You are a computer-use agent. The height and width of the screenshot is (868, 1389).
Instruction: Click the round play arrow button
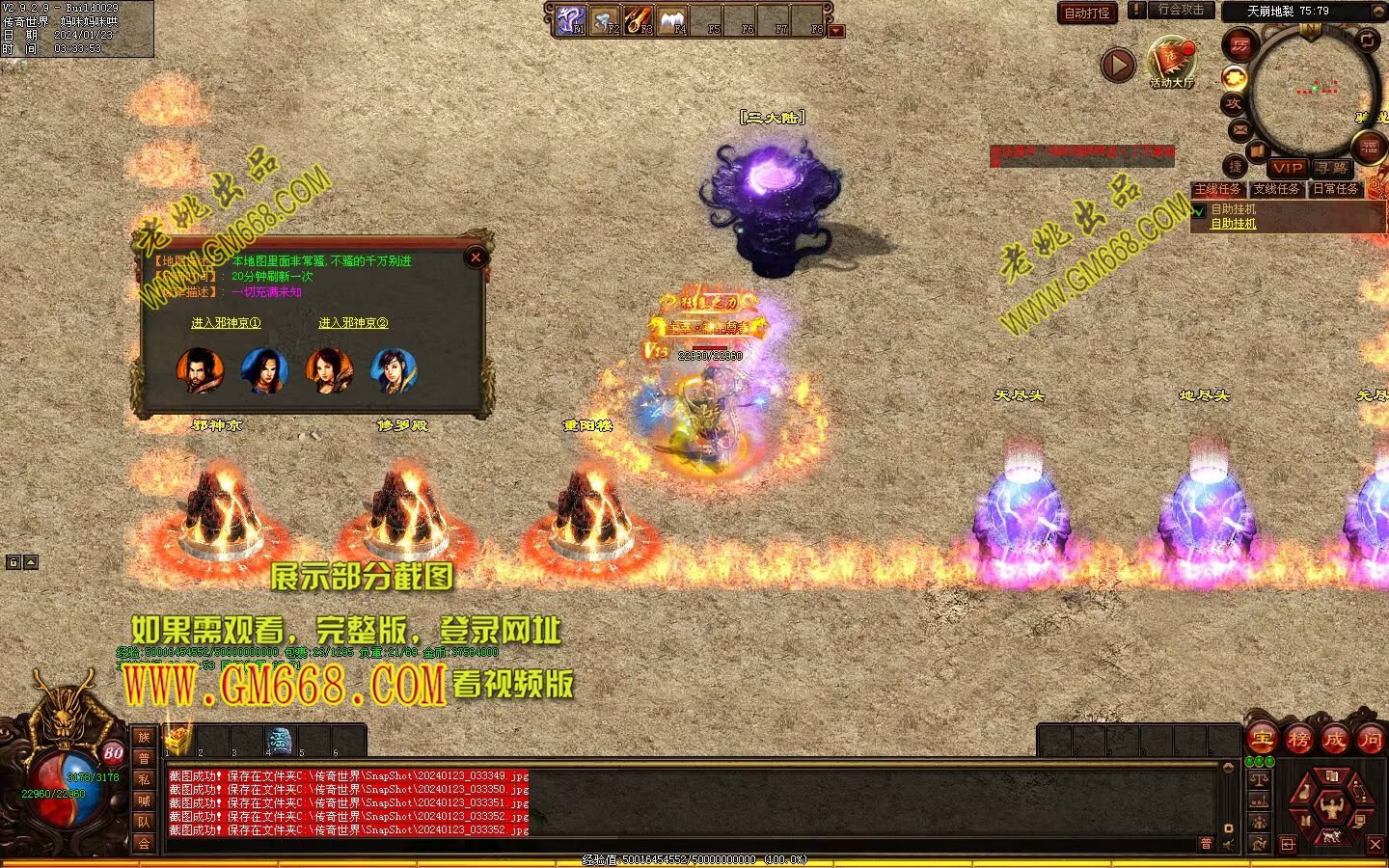pos(1118,66)
